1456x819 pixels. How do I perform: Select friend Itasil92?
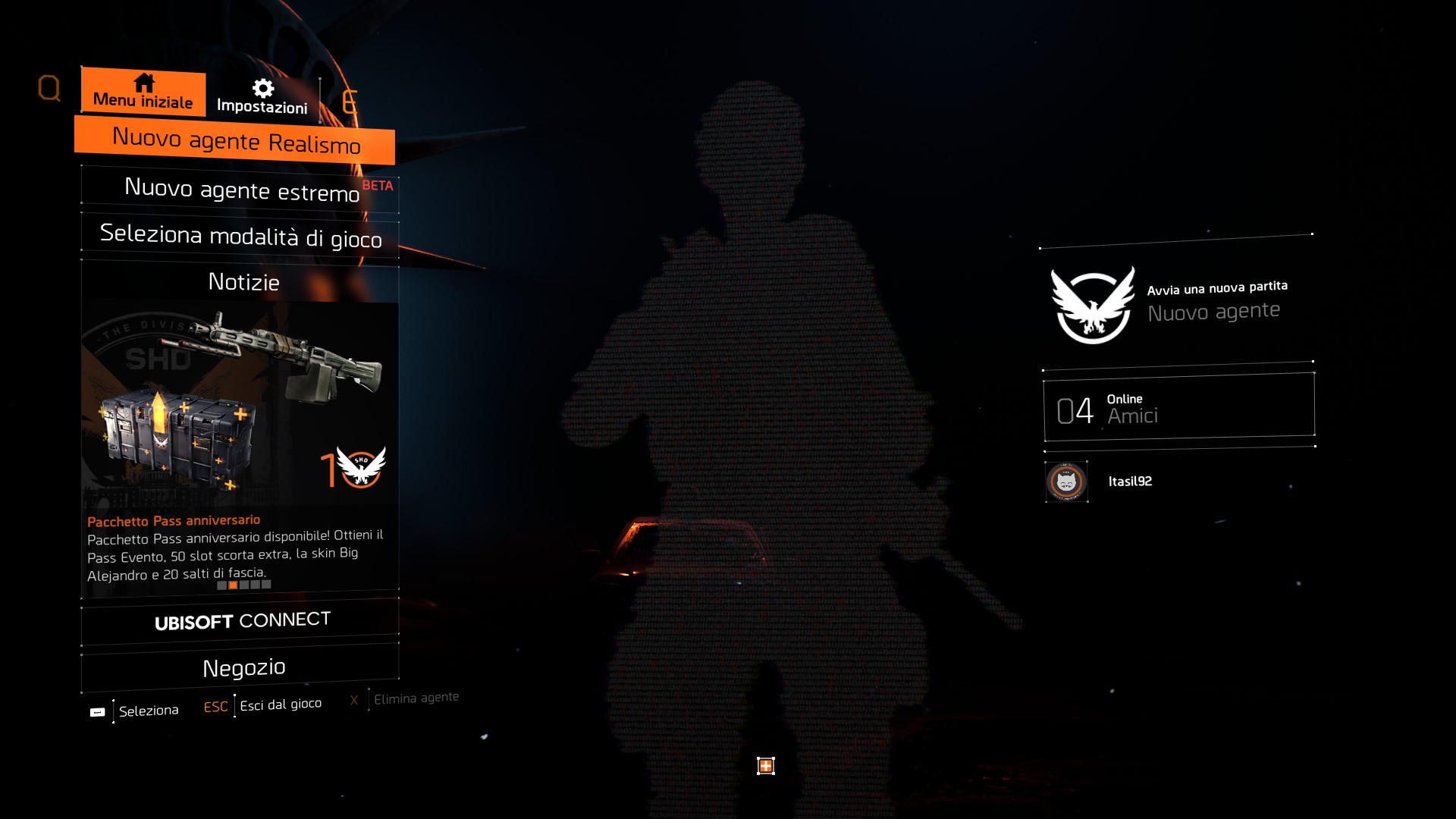[x=1129, y=482]
